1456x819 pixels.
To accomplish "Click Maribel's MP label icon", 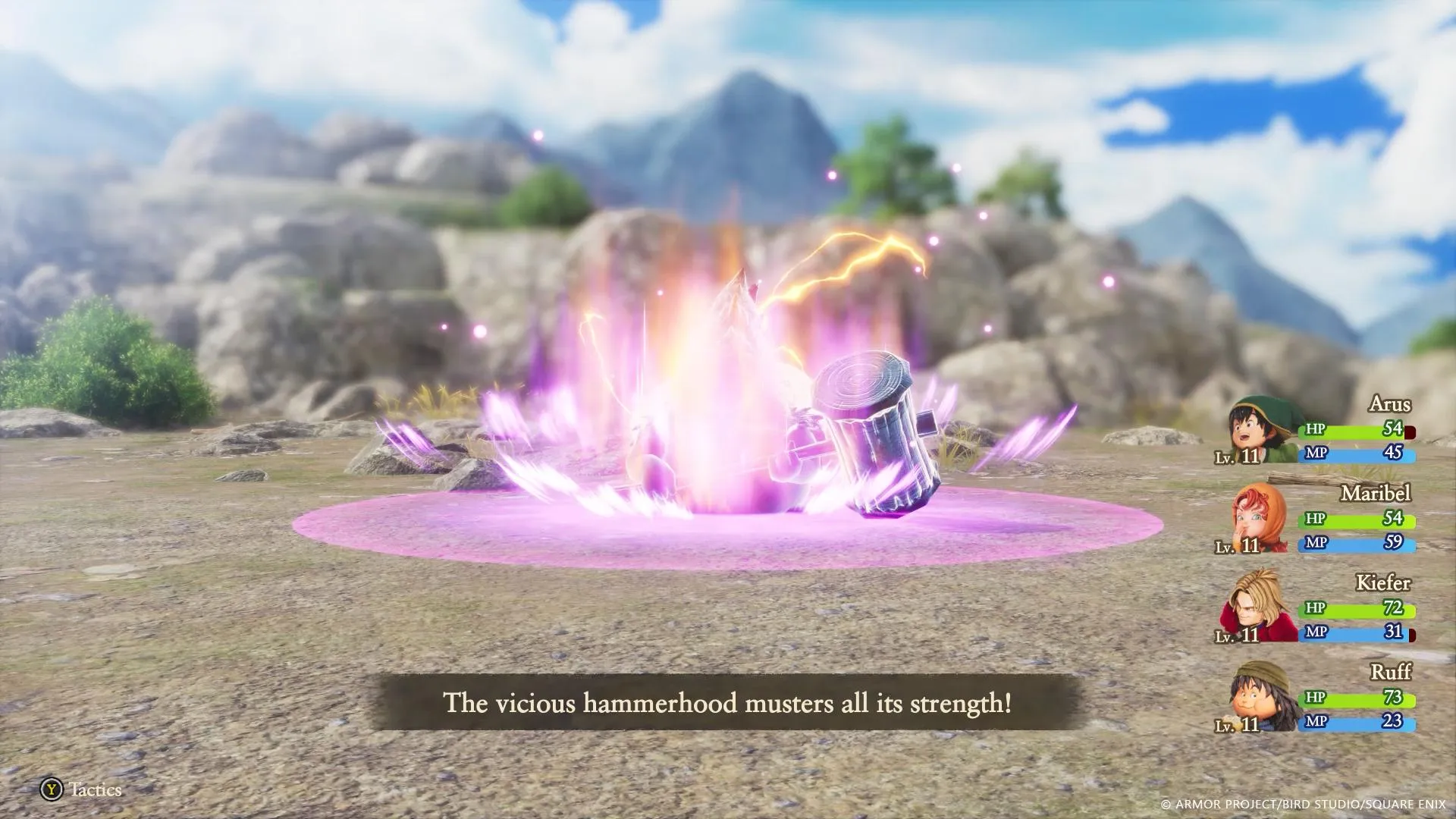I will (1317, 543).
